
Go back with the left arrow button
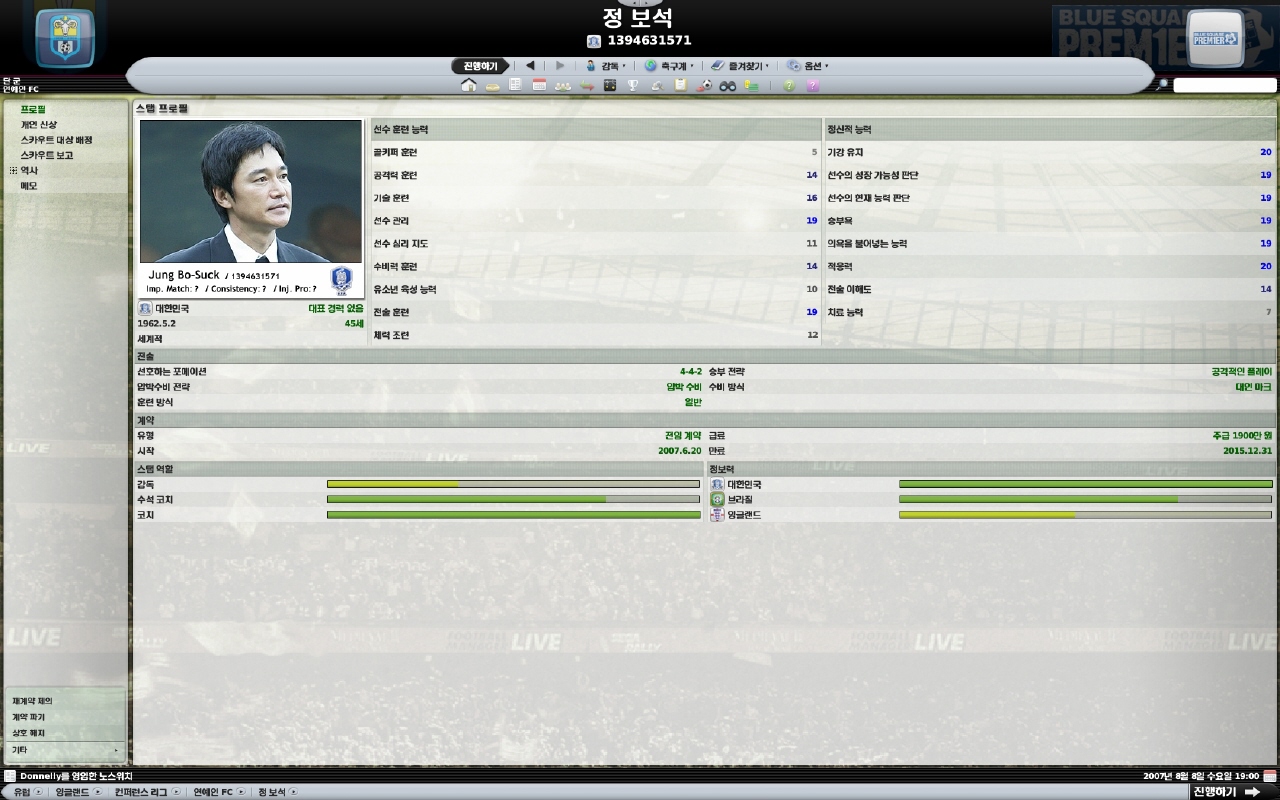(530, 66)
